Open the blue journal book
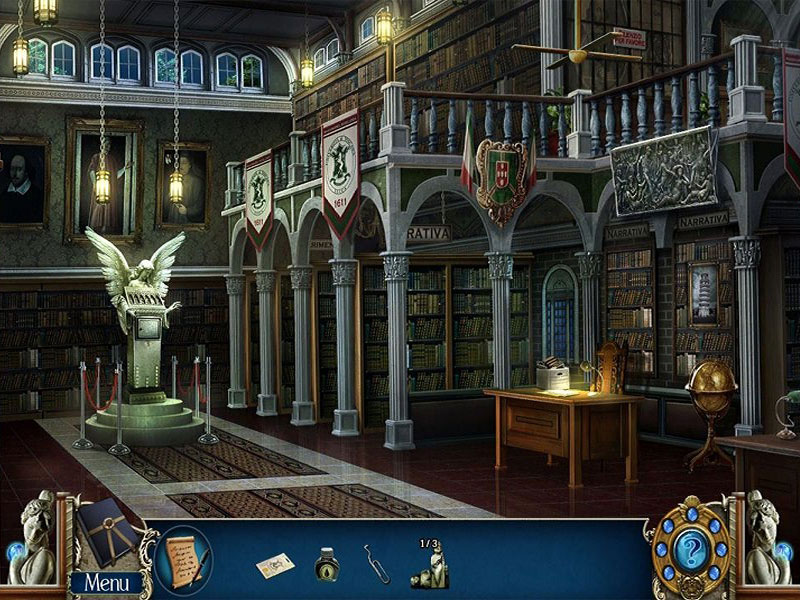The image size is (800, 600). point(108,531)
